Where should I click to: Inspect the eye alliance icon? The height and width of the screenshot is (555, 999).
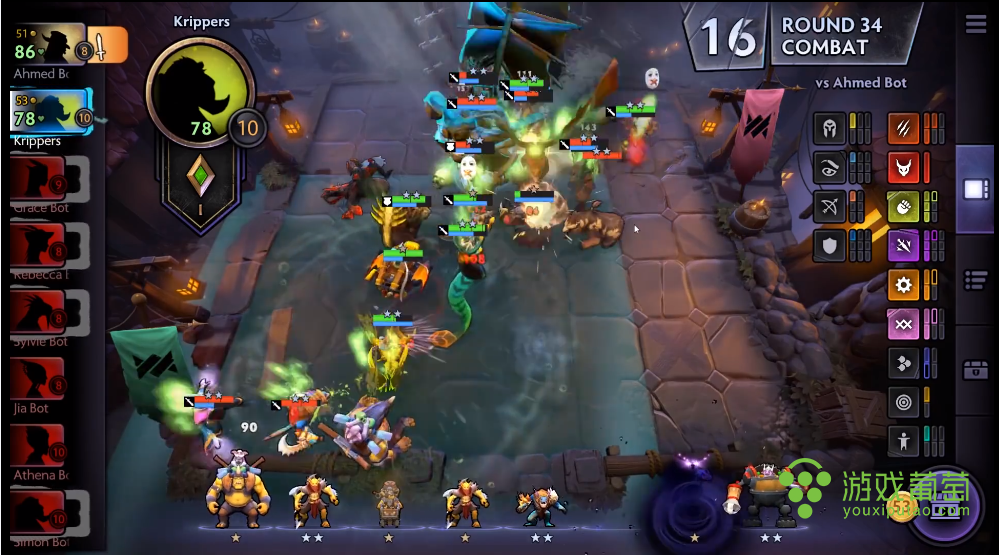pyautogui.click(x=829, y=168)
